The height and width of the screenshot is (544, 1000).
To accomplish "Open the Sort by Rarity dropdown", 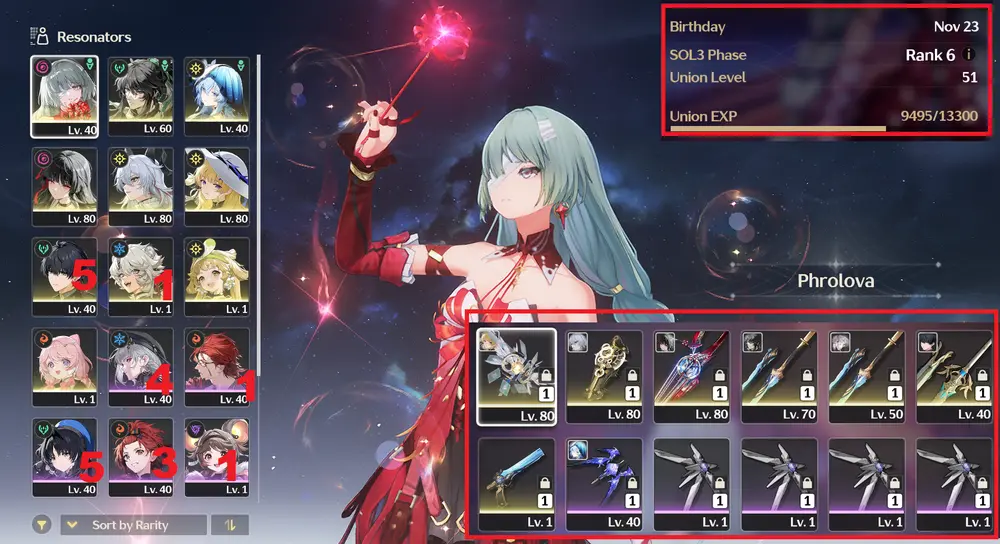I will (133, 525).
